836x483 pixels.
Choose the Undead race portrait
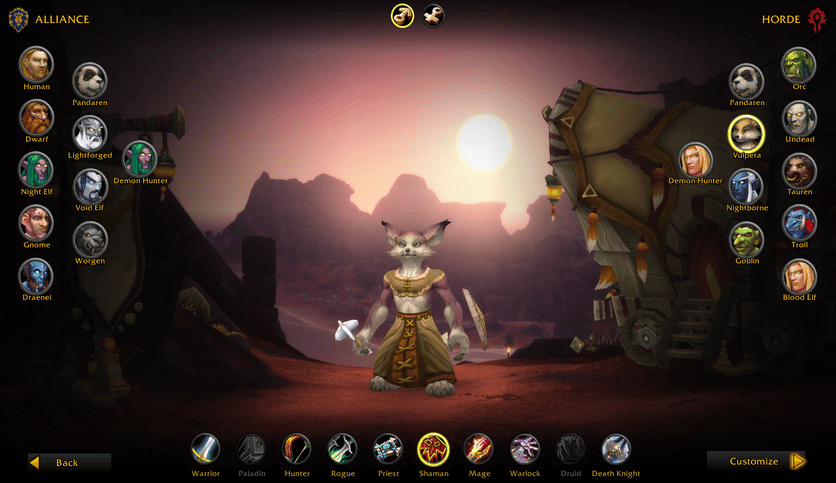point(799,117)
